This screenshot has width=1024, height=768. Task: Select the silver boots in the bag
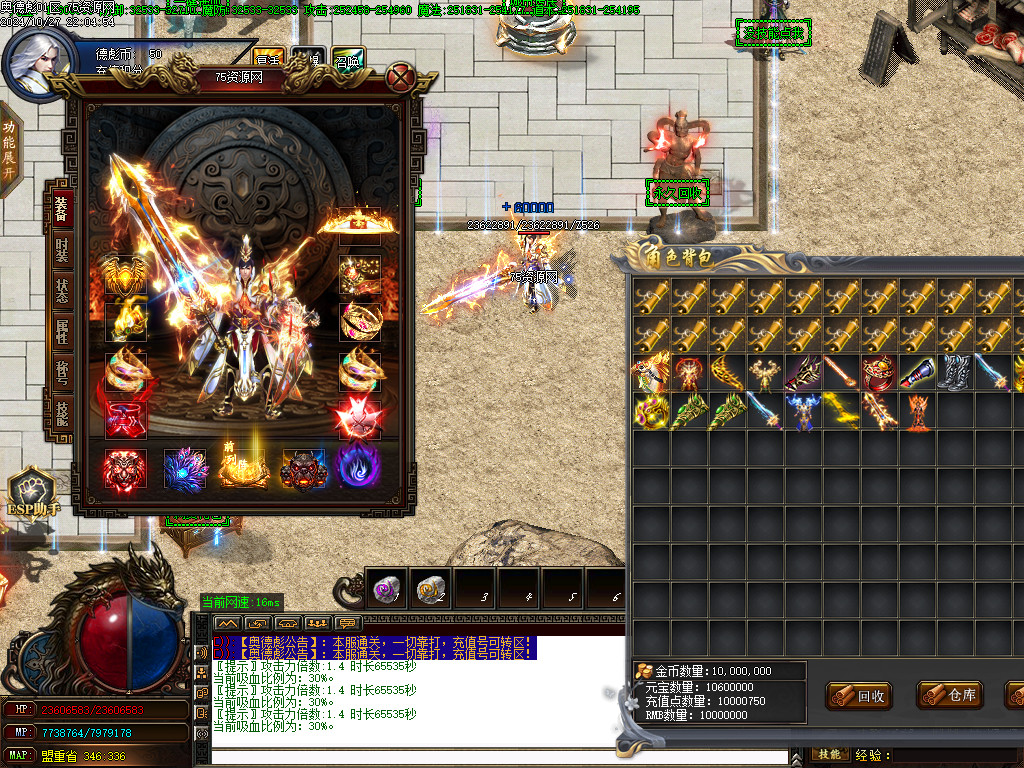pos(955,373)
